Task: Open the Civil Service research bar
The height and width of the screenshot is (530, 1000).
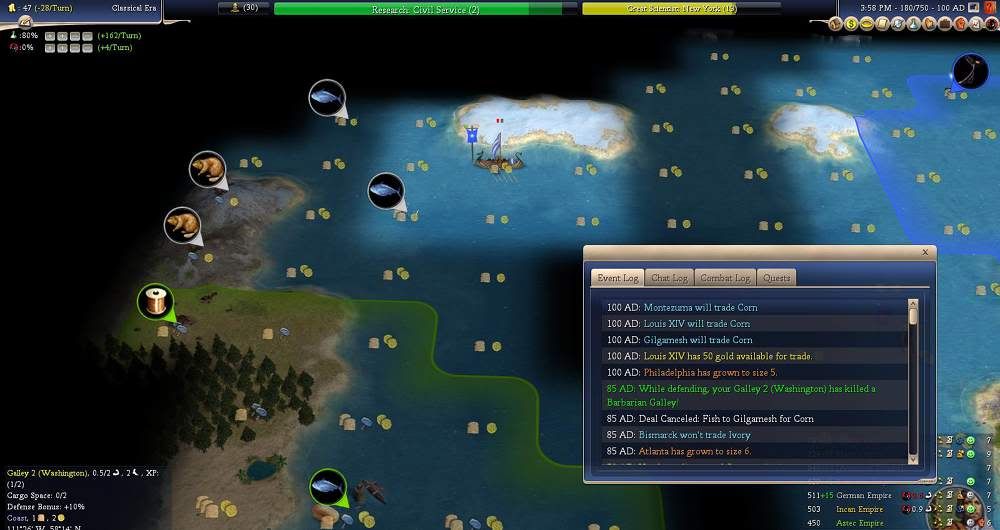Action: click(x=425, y=9)
